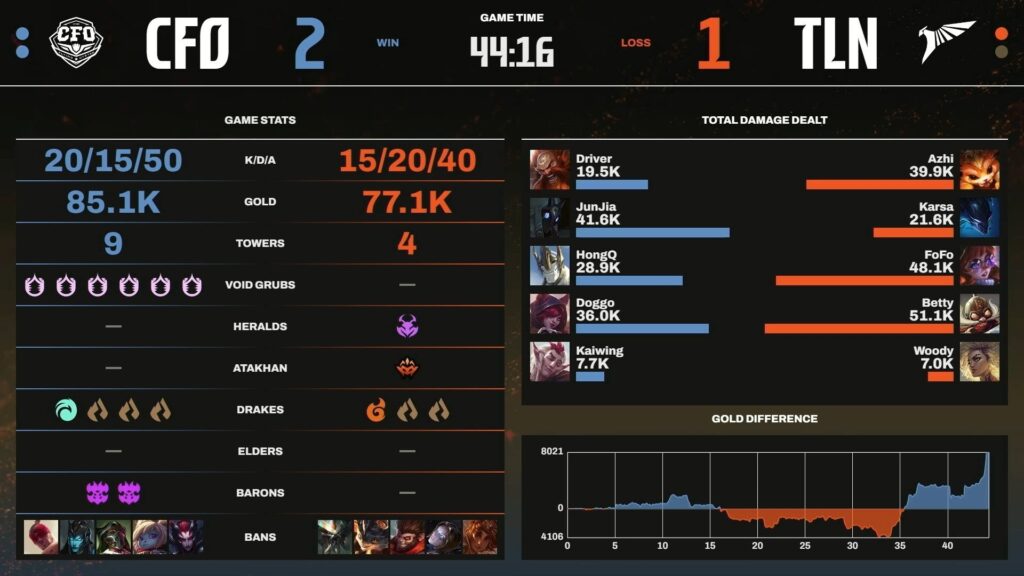This screenshot has width=1024, height=576.
Task: Click the CFO team logo
Action: tap(76, 43)
